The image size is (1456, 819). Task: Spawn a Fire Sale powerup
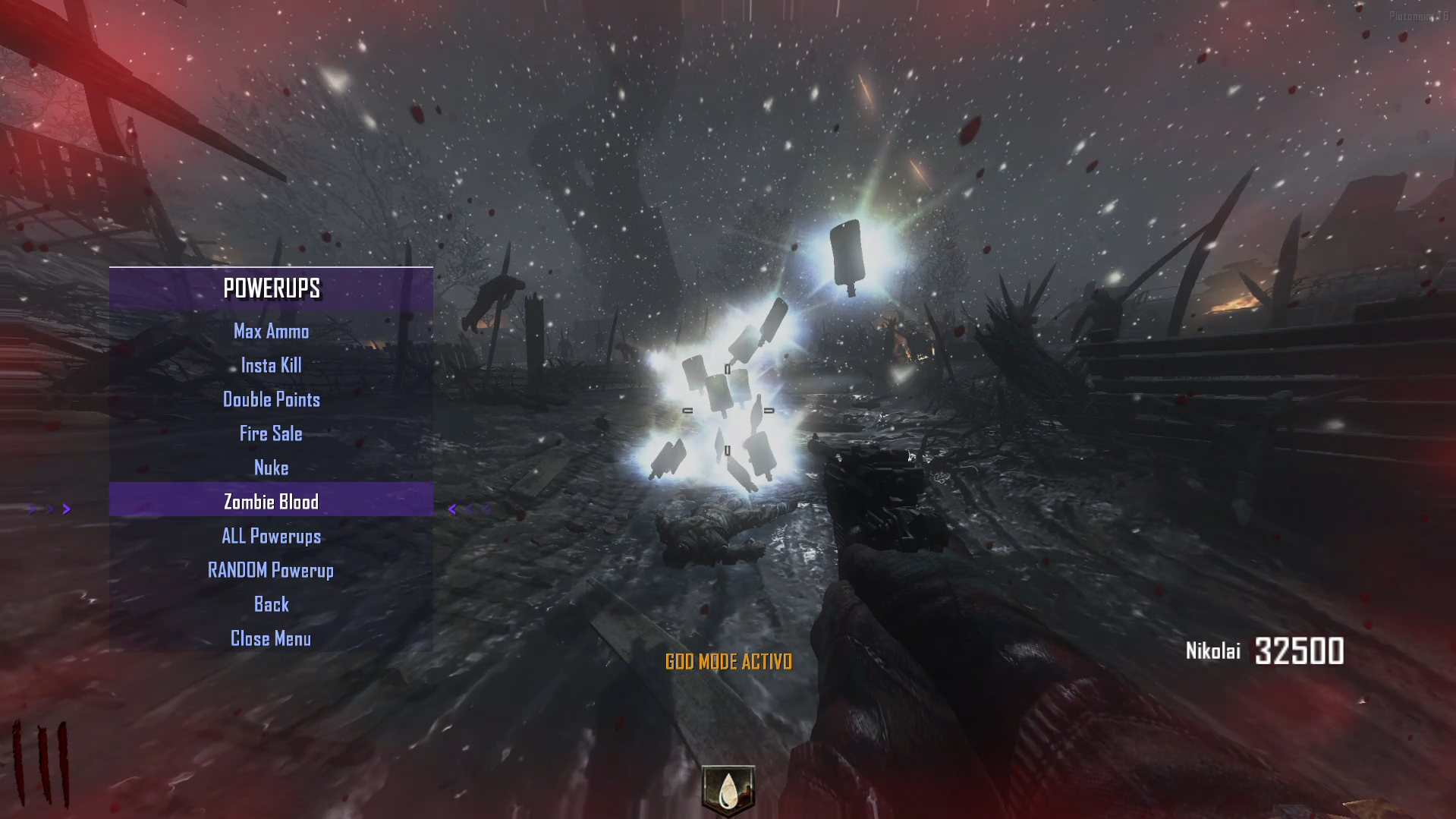click(x=271, y=434)
